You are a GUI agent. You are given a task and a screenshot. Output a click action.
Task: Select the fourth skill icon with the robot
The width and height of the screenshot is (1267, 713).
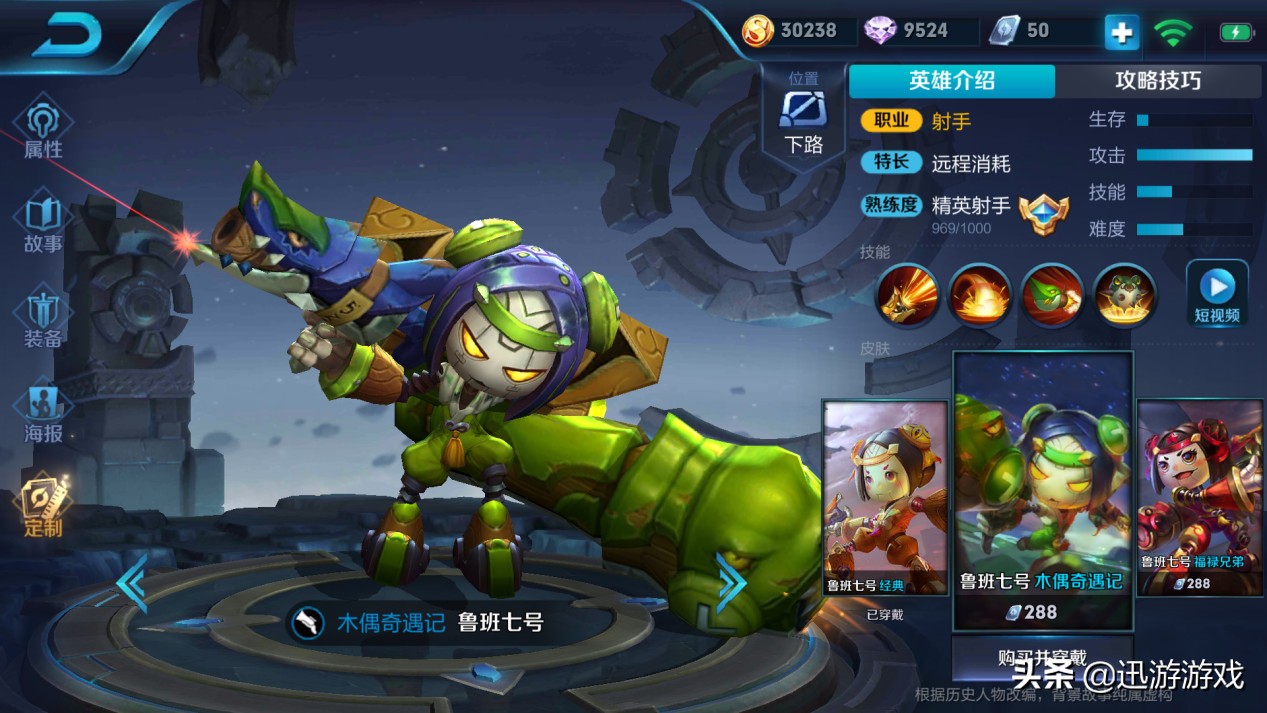tap(1124, 294)
